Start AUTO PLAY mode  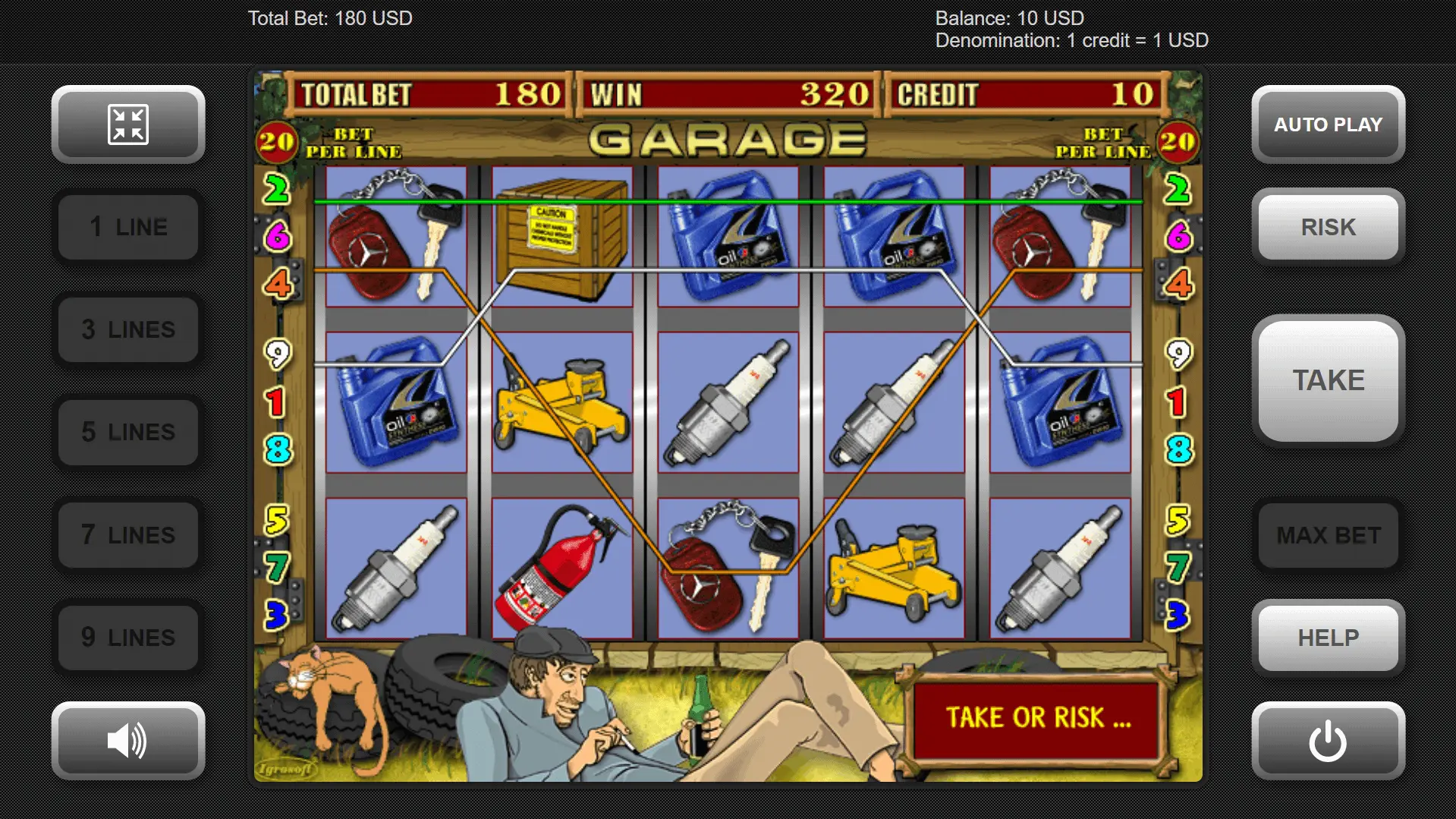1328,124
